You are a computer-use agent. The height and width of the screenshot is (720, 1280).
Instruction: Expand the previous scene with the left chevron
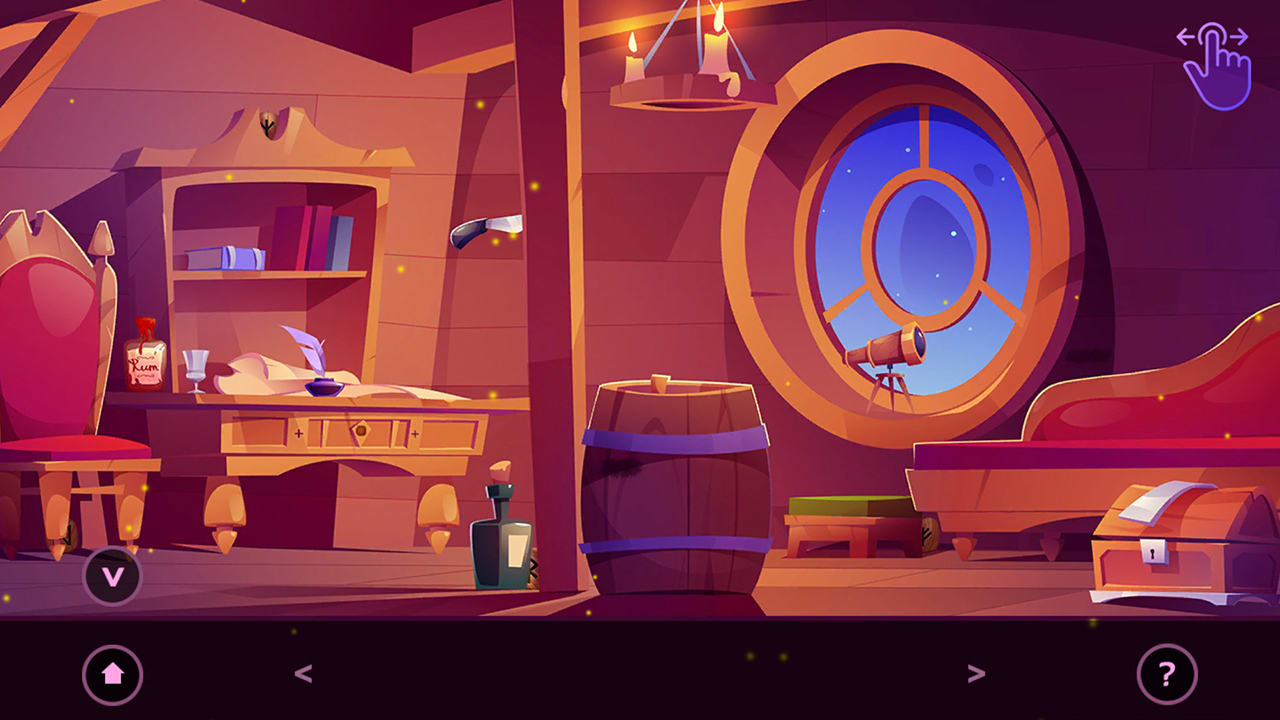tap(302, 673)
